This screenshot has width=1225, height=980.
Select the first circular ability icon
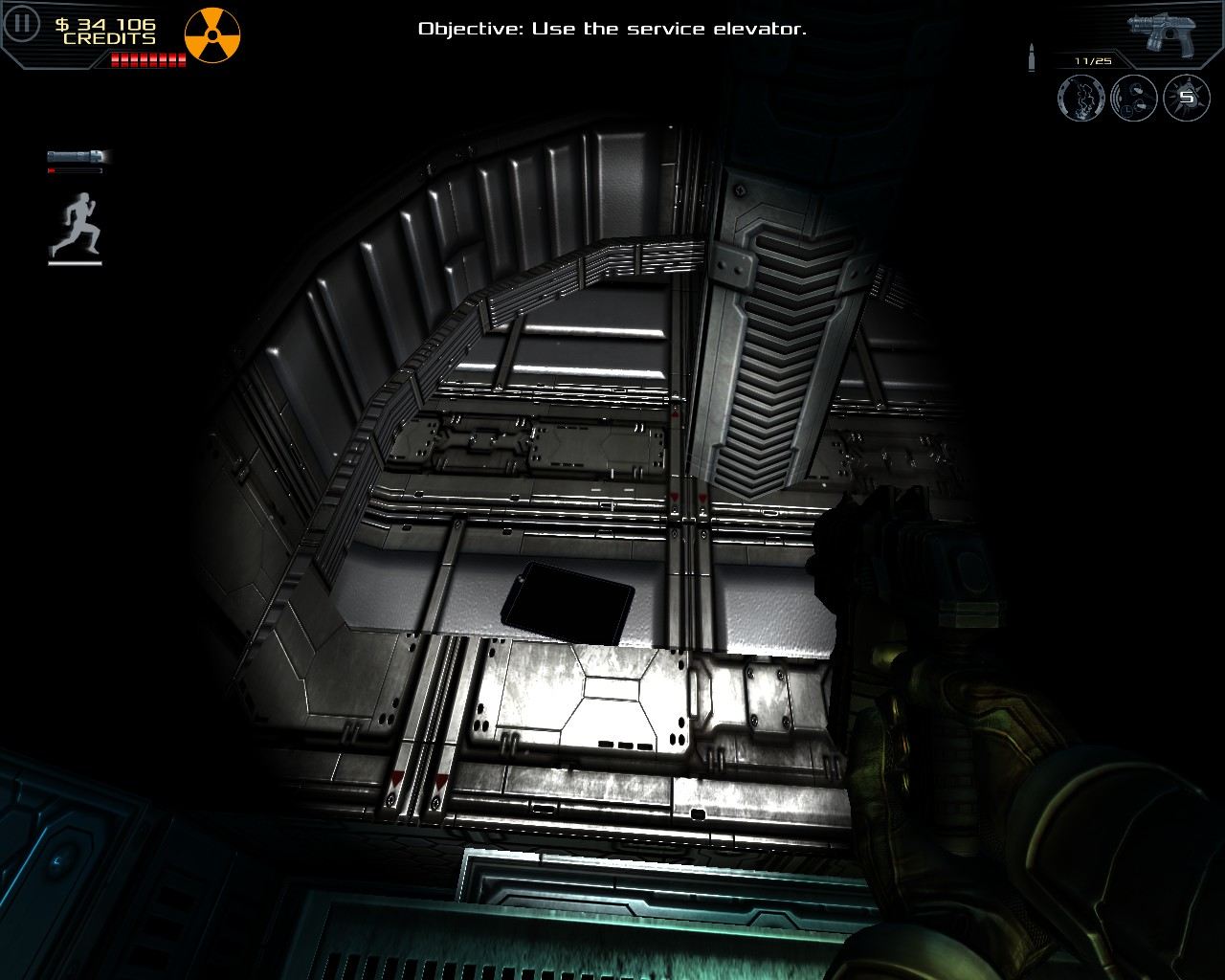pyautogui.click(x=1081, y=99)
